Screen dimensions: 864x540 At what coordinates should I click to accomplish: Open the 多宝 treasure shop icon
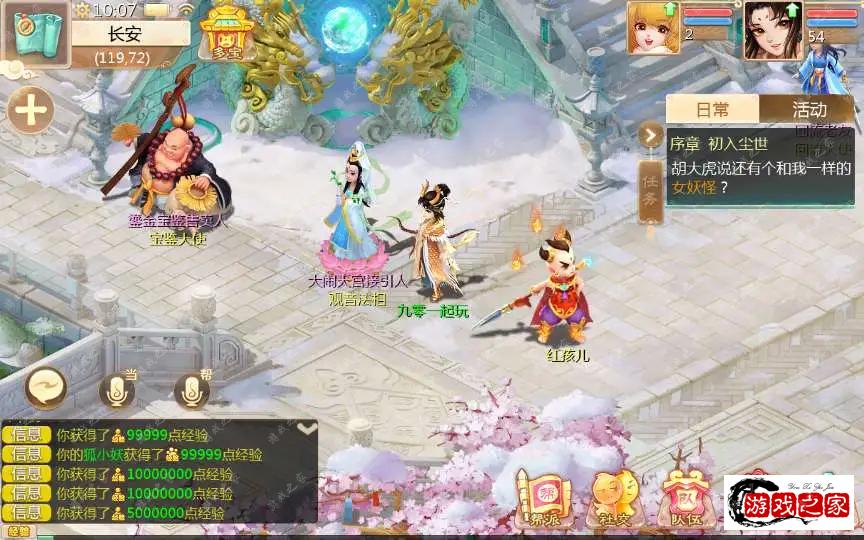222,34
